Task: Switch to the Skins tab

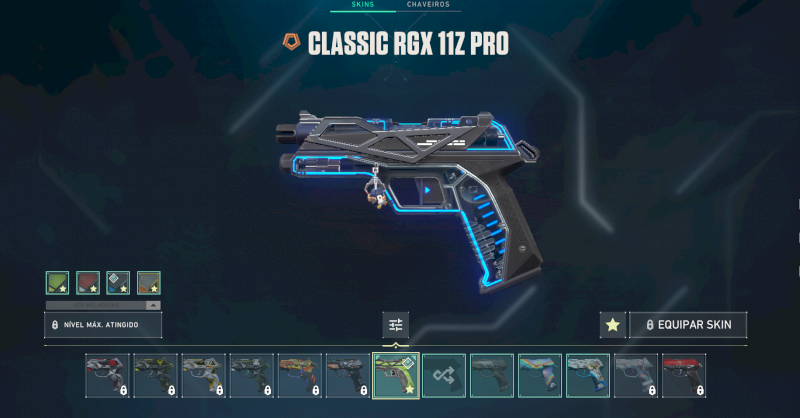Action: pos(362,5)
